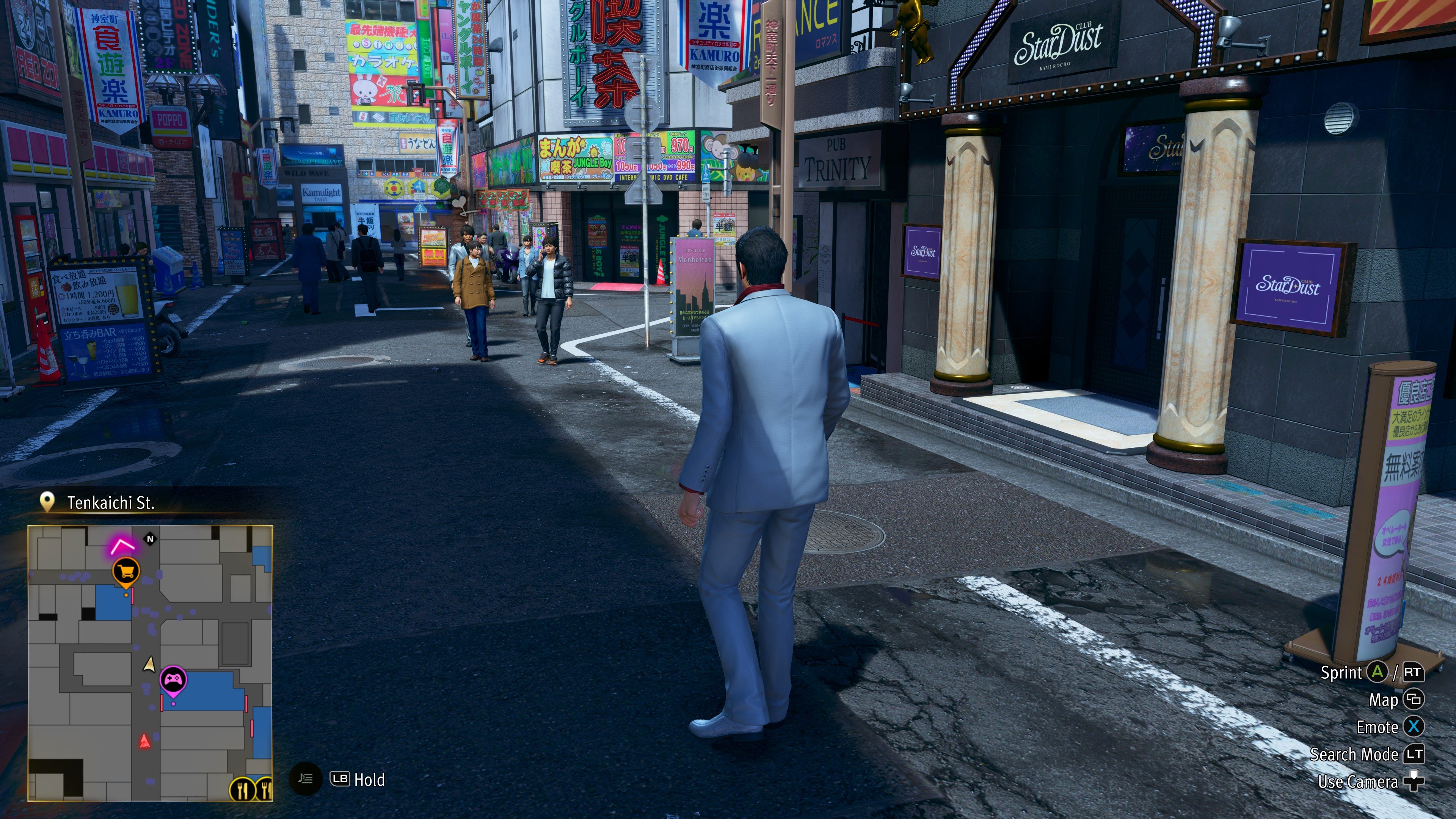Image resolution: width=1456 pixels, height=819 pixels.
Task: Select the orange shopping cart store marker
Action: [x=126, y=571]
